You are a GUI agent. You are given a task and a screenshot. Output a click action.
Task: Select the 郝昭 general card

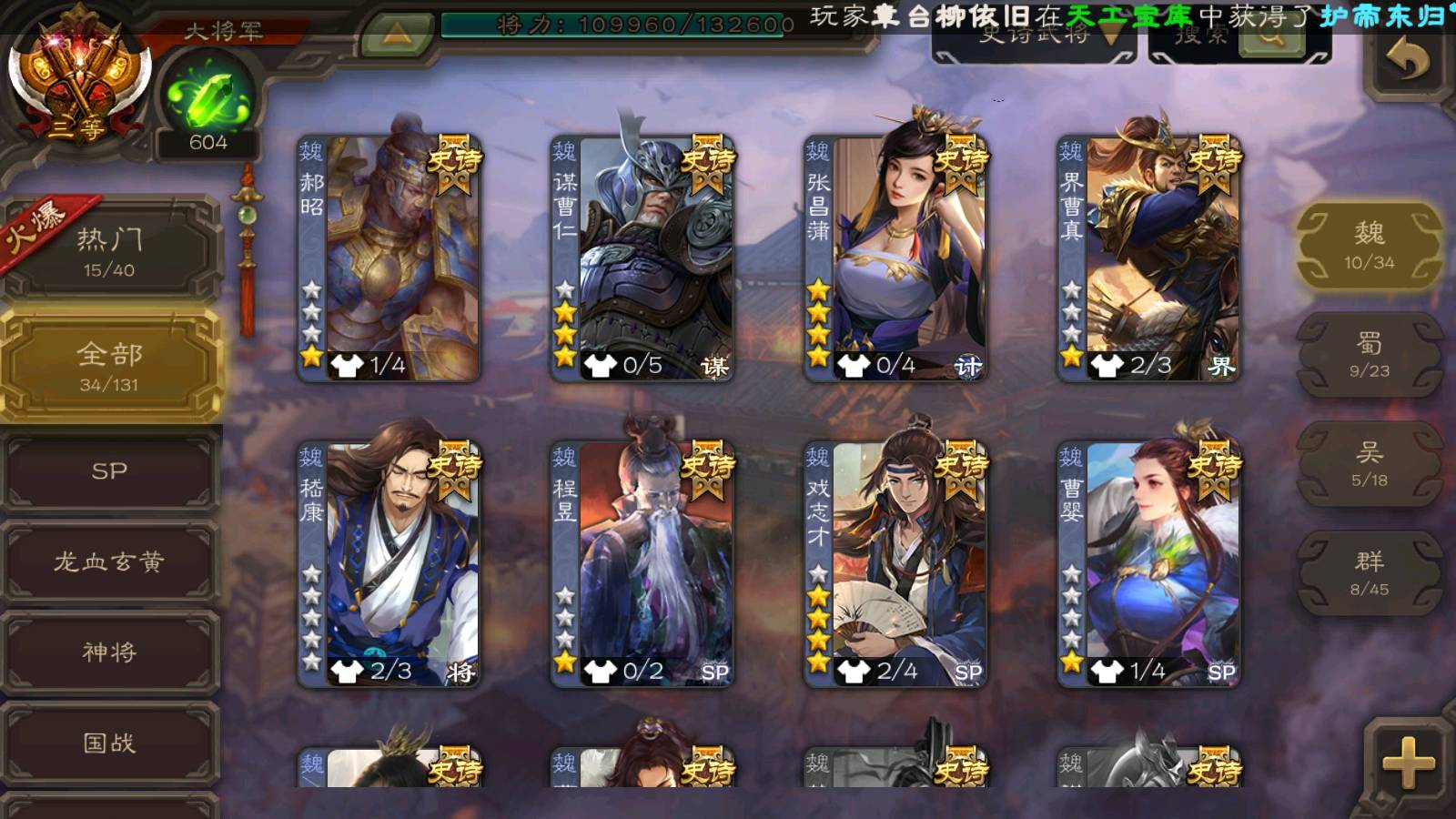[x=389, y=258]
